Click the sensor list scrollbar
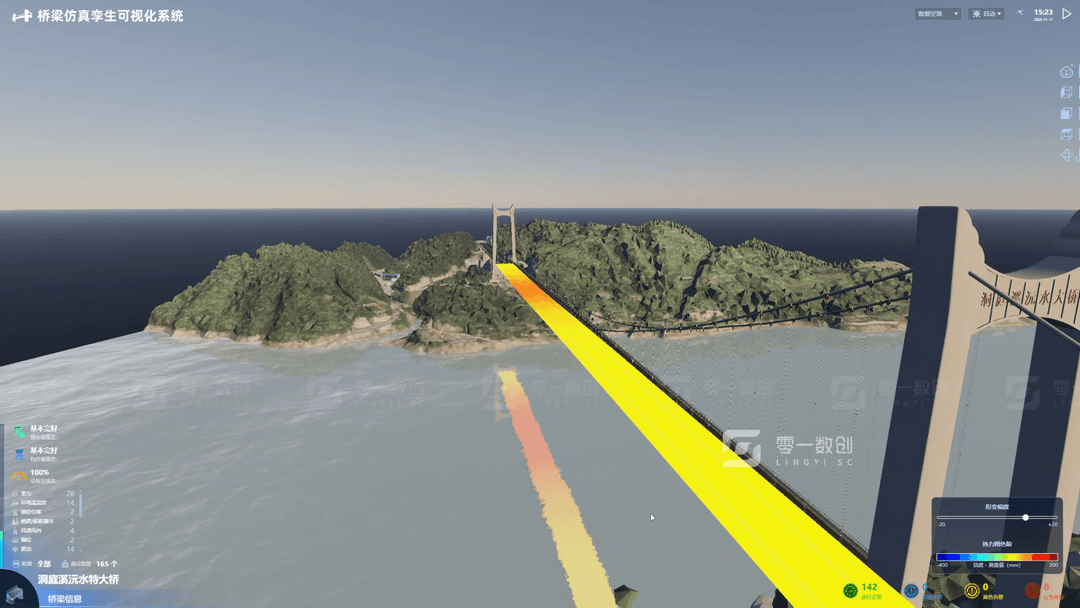Viewport: 1080px width, 608px height. (x=80, y=504)
